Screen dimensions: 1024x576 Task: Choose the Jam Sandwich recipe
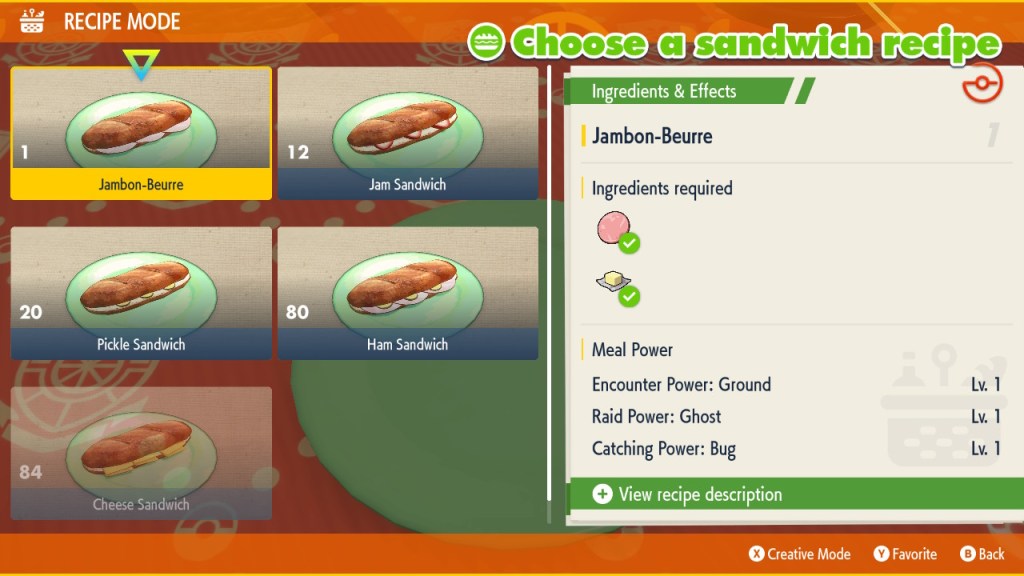pos(408,133)
